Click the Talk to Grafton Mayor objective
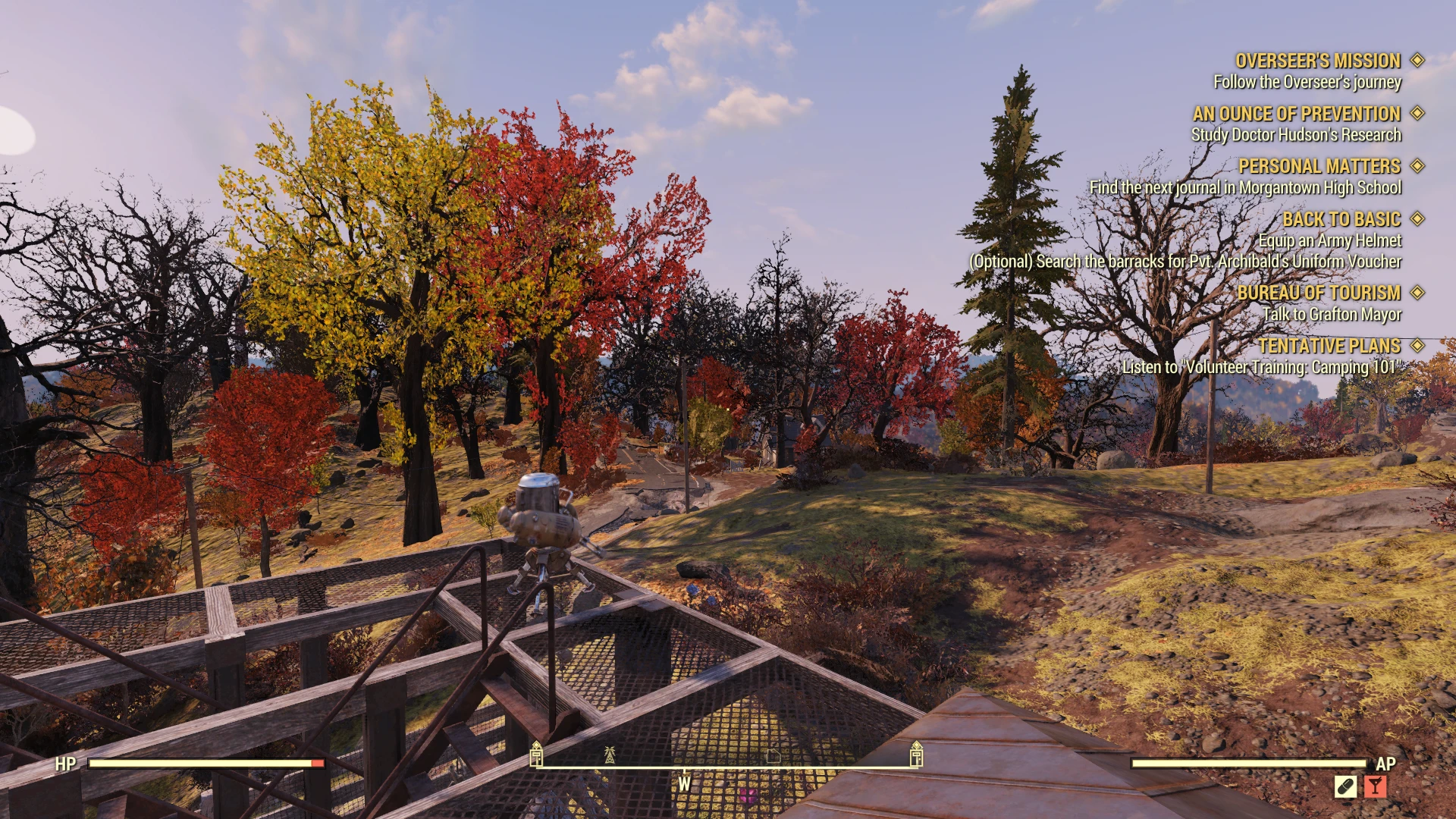The image size is (1456, 819). (1333, 314)
